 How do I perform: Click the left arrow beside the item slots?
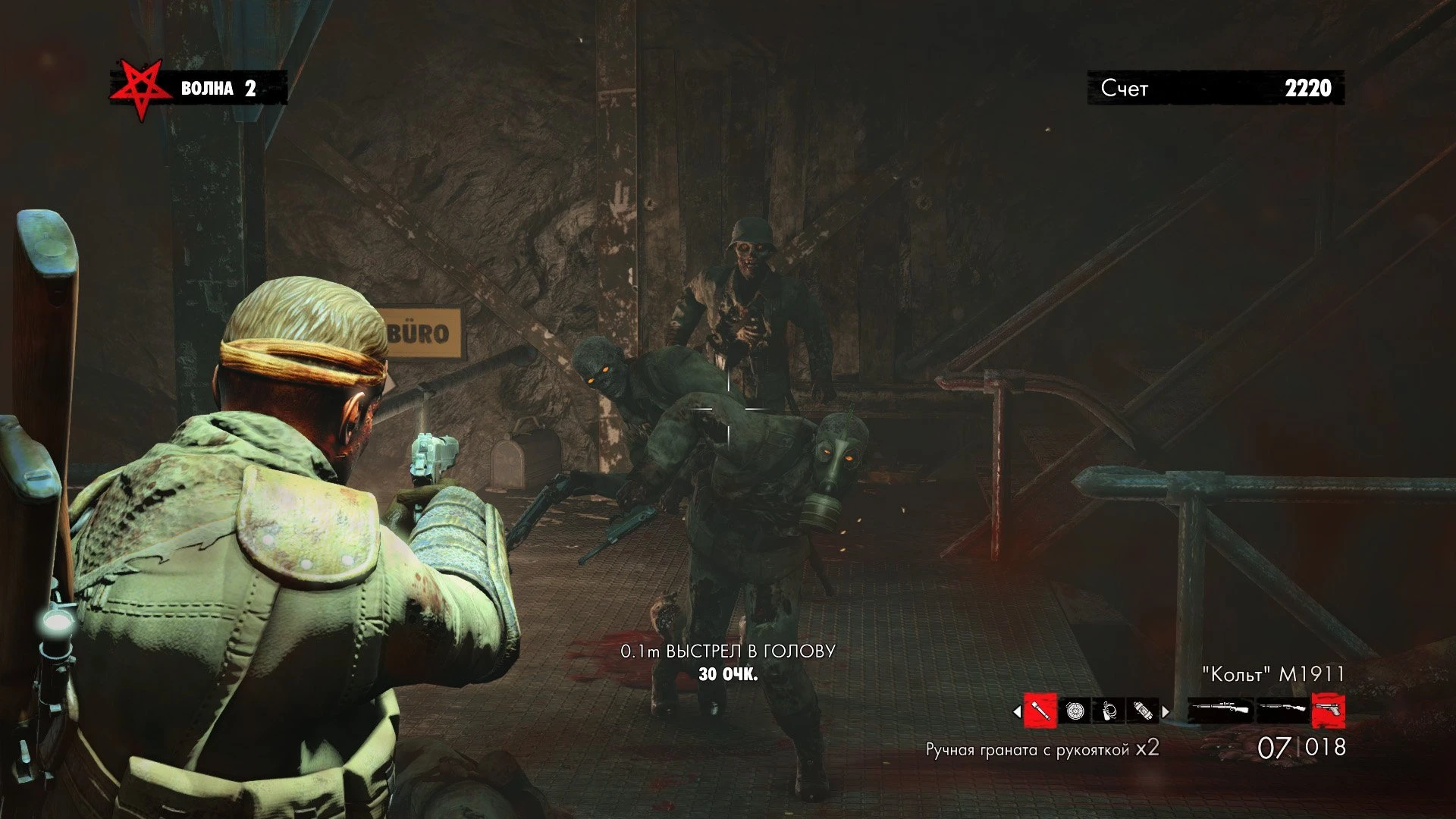pos(1017,712)
